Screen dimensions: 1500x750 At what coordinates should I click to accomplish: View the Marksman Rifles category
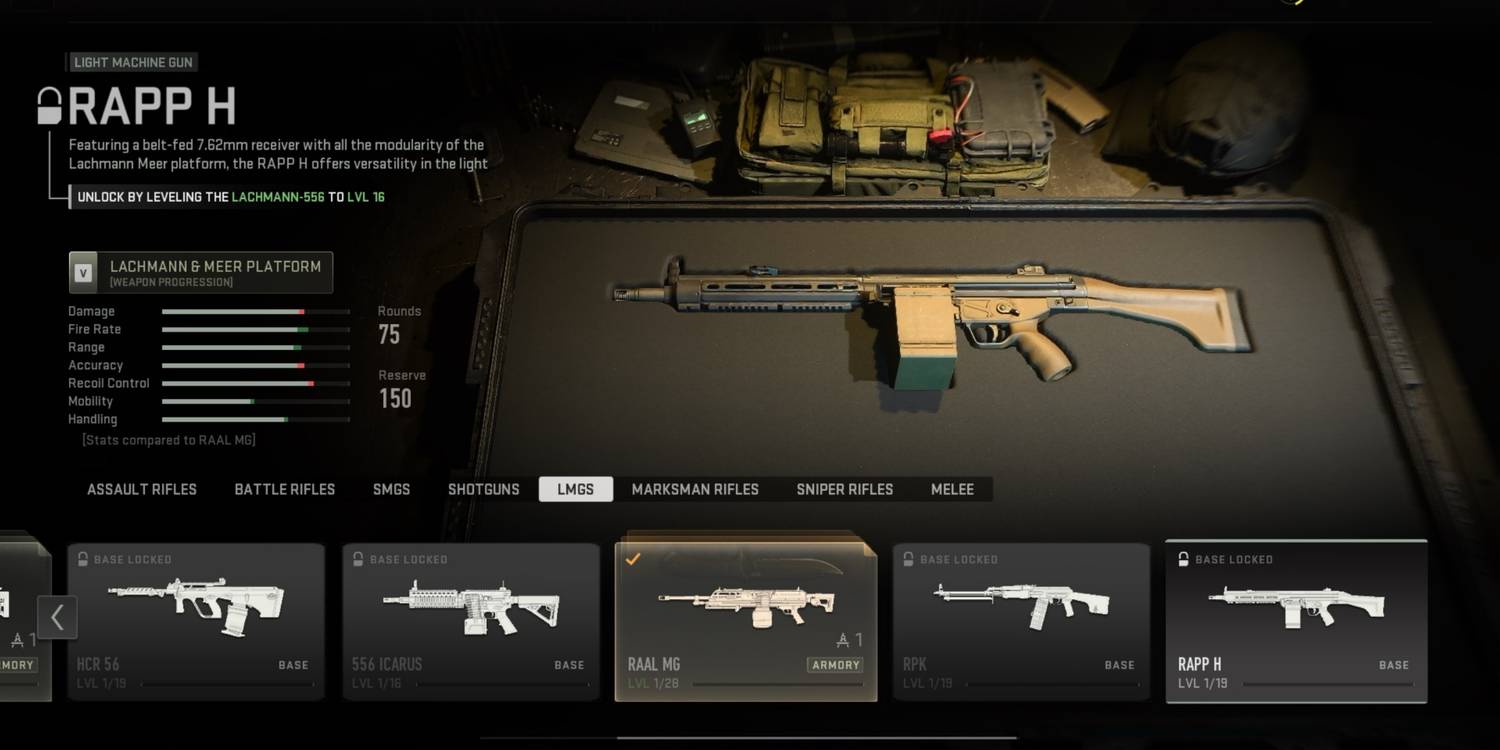pyautogui.click(x=695, y=489)
